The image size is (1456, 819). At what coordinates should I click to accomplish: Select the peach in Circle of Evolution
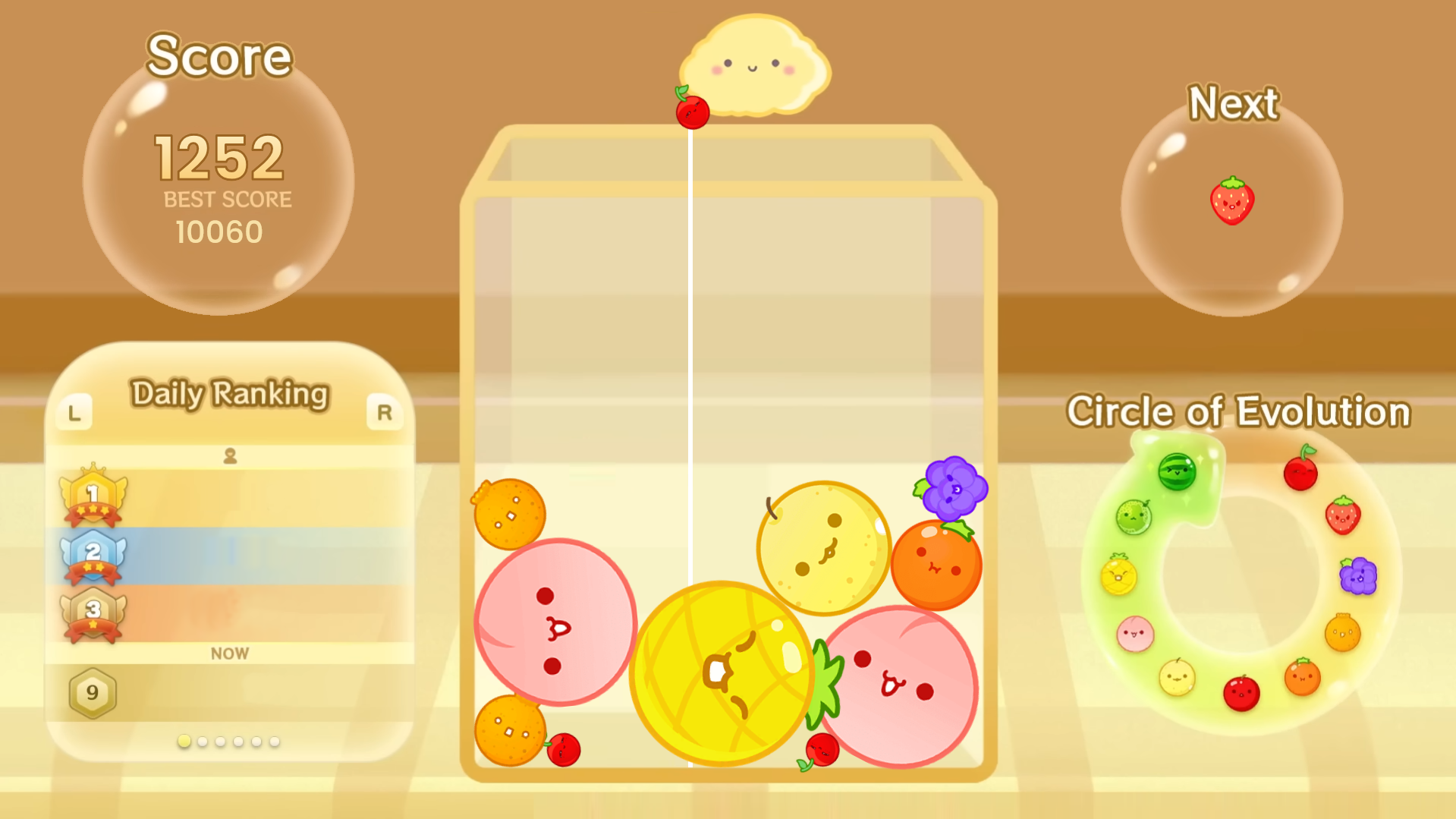pyautogui.click(x=1135, y=634)
